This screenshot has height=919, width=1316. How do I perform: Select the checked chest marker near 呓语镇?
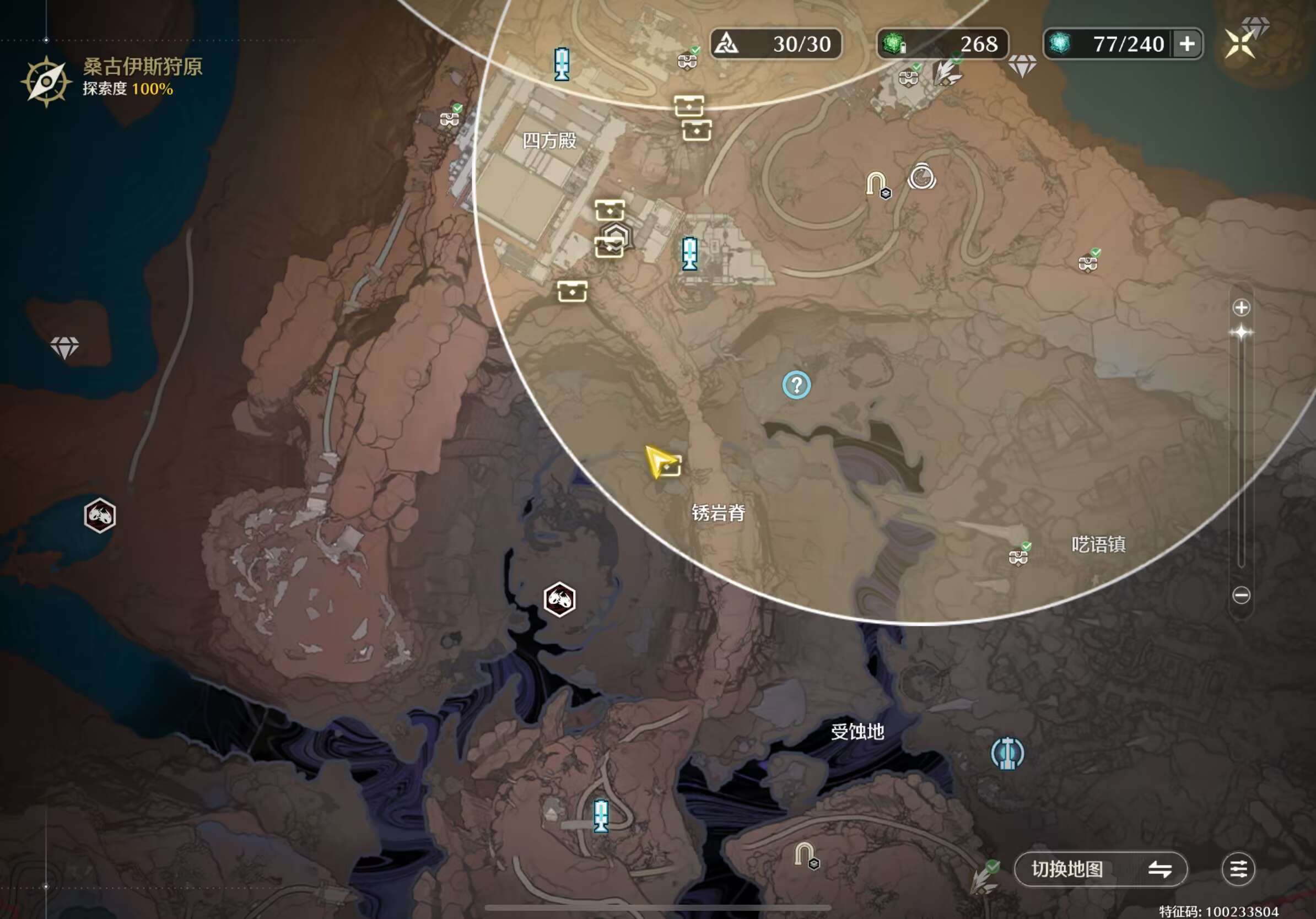pyautogui.click(x=1018, y=556)
